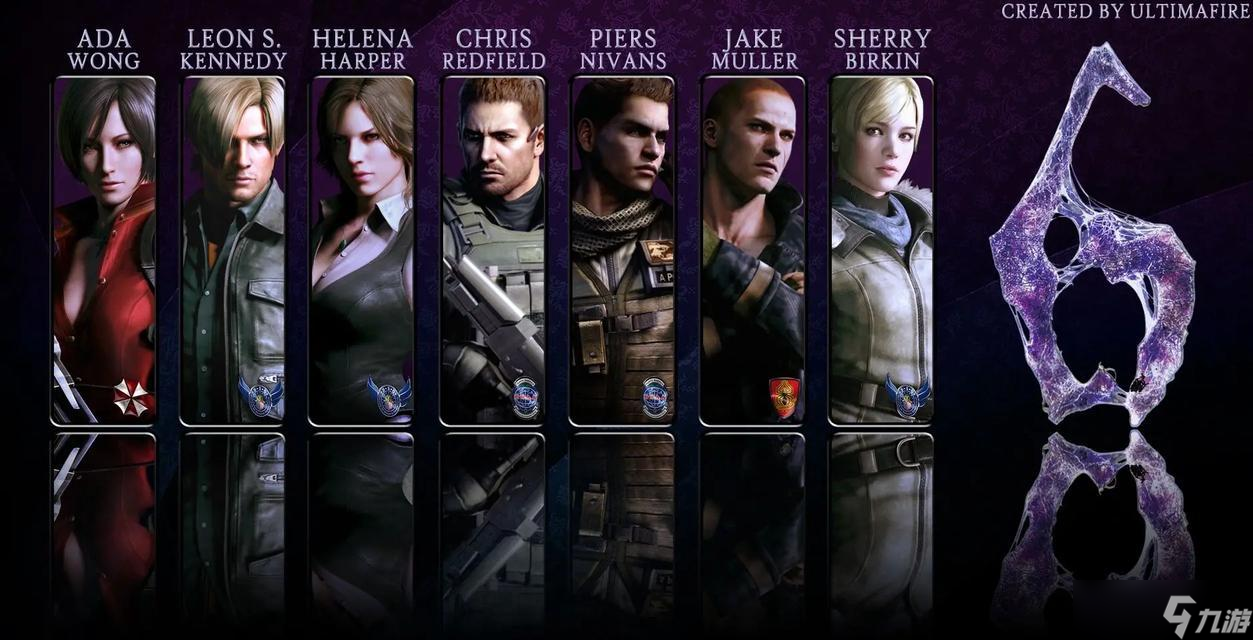Pick Jake Muller's character panel
Image resolution: width=1253 pixels, height=640 pixels.
point(752,250)
